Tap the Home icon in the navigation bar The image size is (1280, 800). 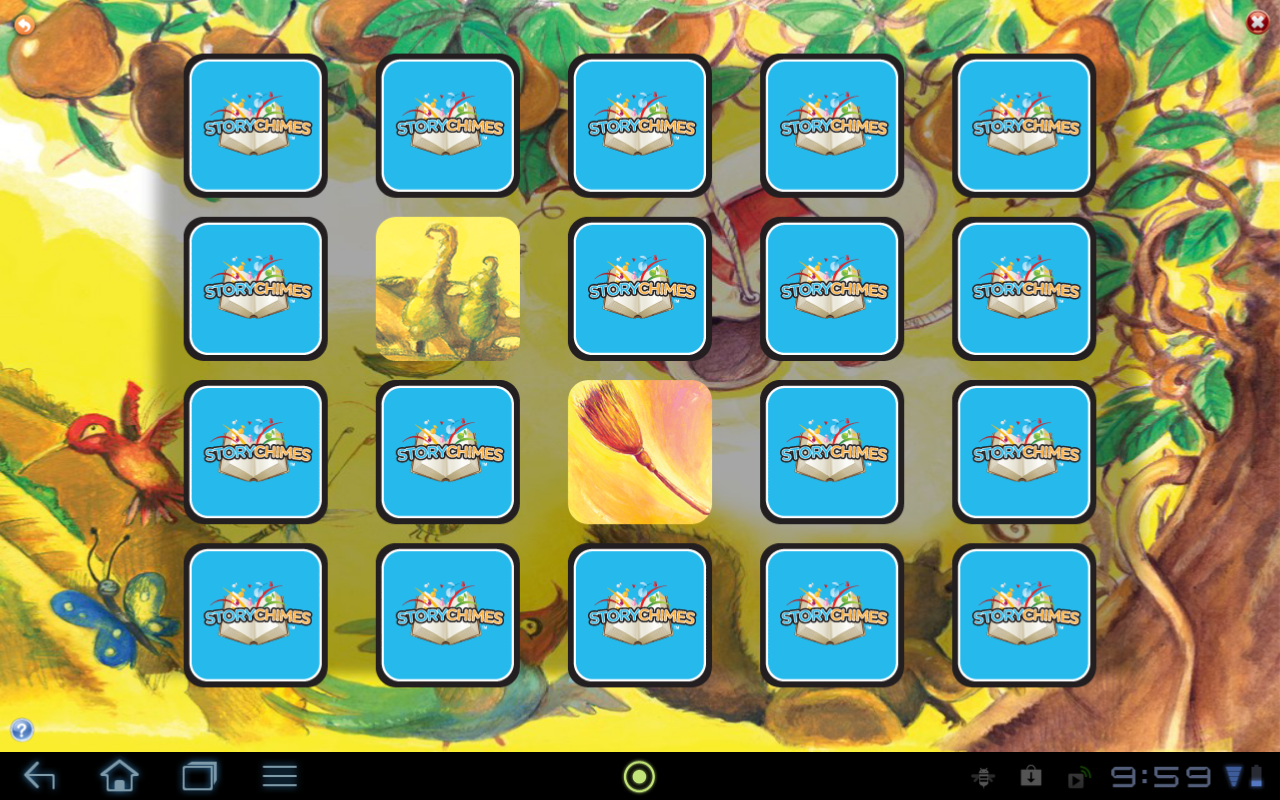click(x=119, y=775)
